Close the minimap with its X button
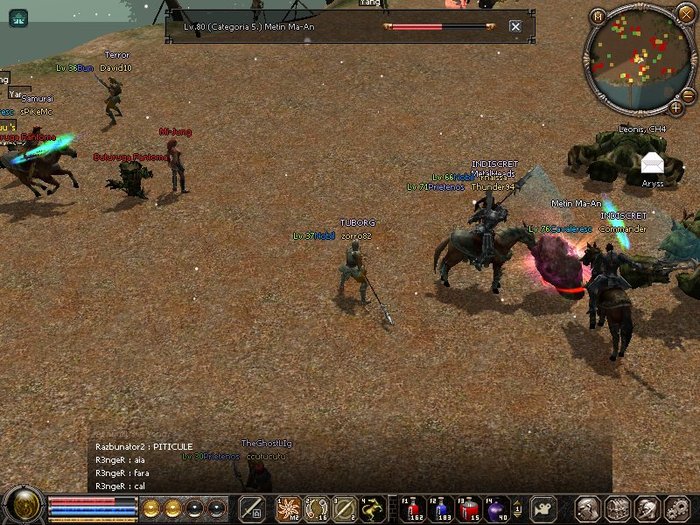The image size is (700, 525). click(684, 16)
